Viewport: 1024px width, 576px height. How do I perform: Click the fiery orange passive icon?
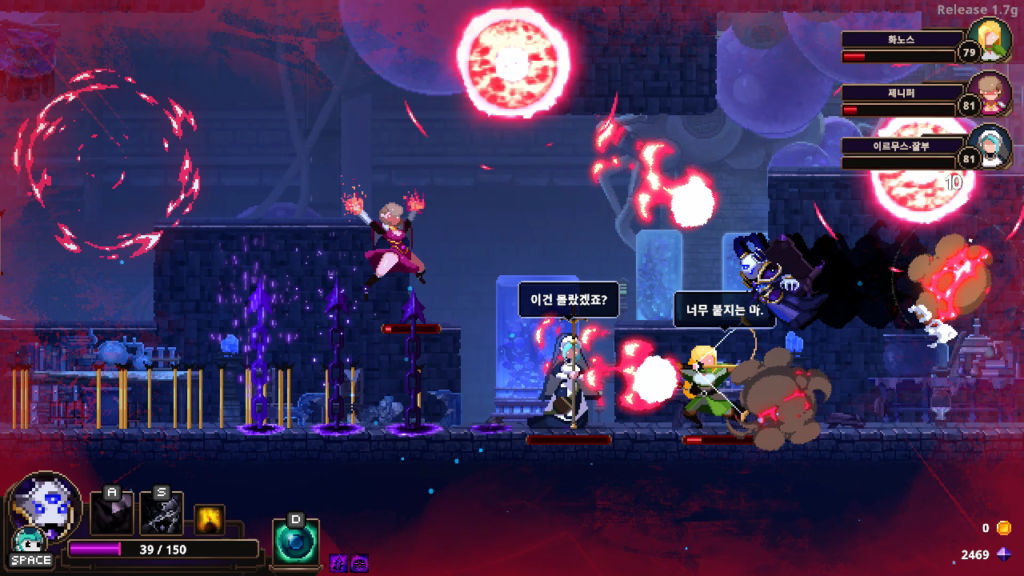(x=209, y=519)
